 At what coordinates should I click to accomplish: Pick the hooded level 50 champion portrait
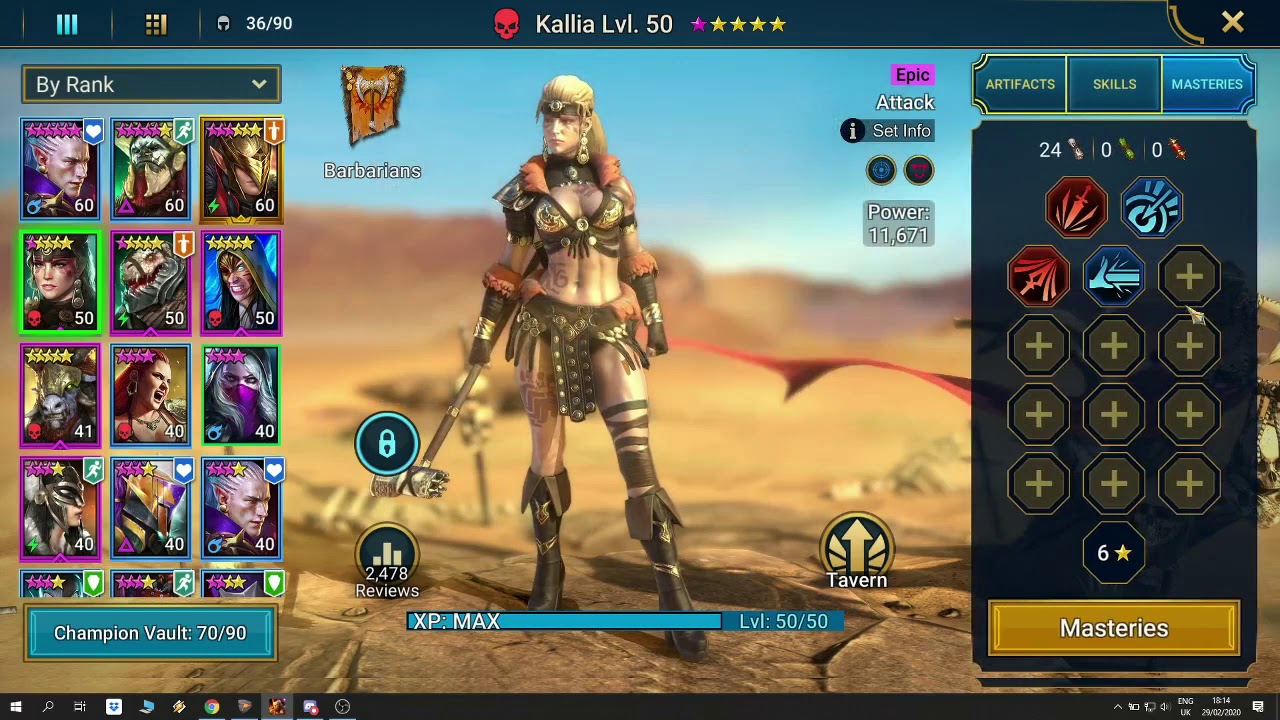241,283
